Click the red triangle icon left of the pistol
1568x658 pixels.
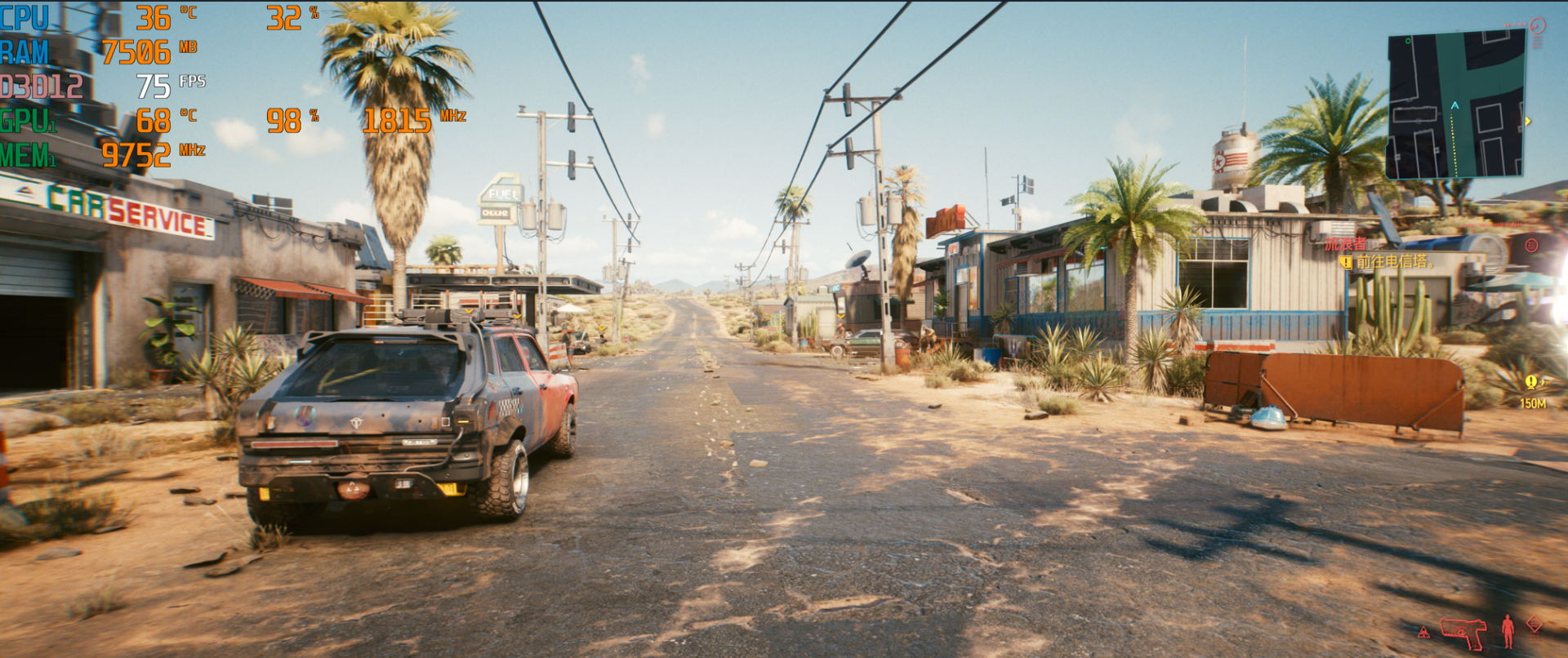point(1423,632)
